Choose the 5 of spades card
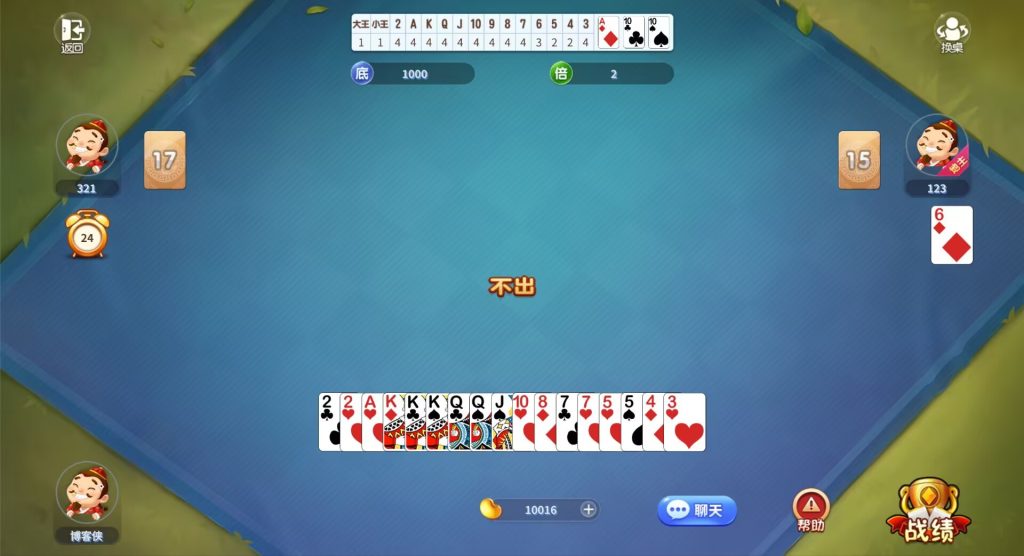The image size is (1024, 556). (629, 422)
